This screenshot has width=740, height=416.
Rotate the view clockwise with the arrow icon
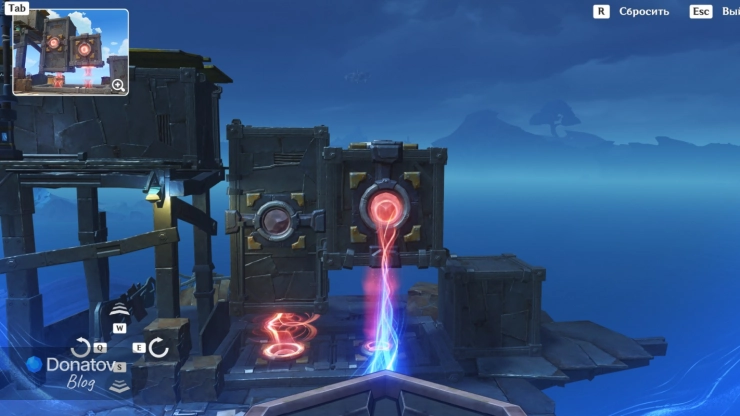click(x=158, y=348)
